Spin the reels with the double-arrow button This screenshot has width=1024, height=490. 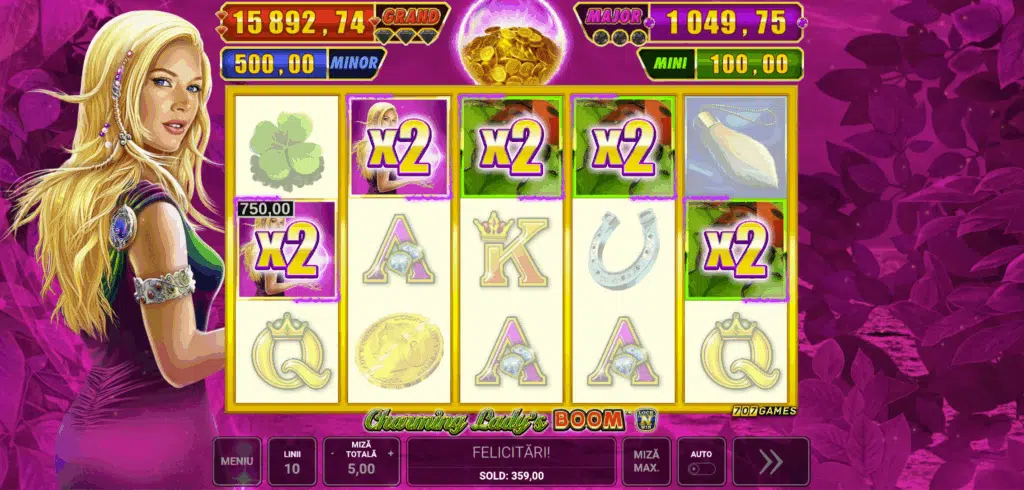770,462
